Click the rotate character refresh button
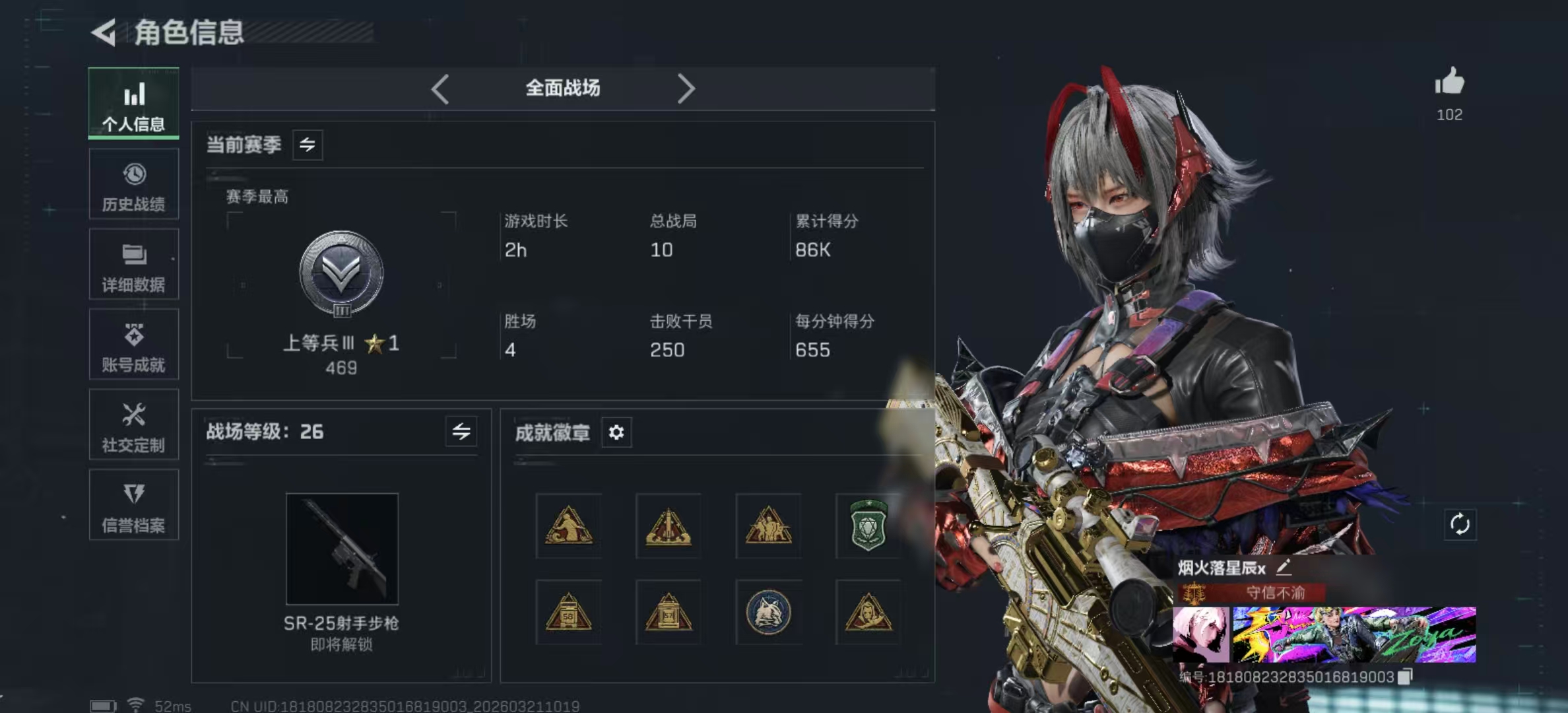Viewport: 1568px width, 713px height. point(1460,525)
